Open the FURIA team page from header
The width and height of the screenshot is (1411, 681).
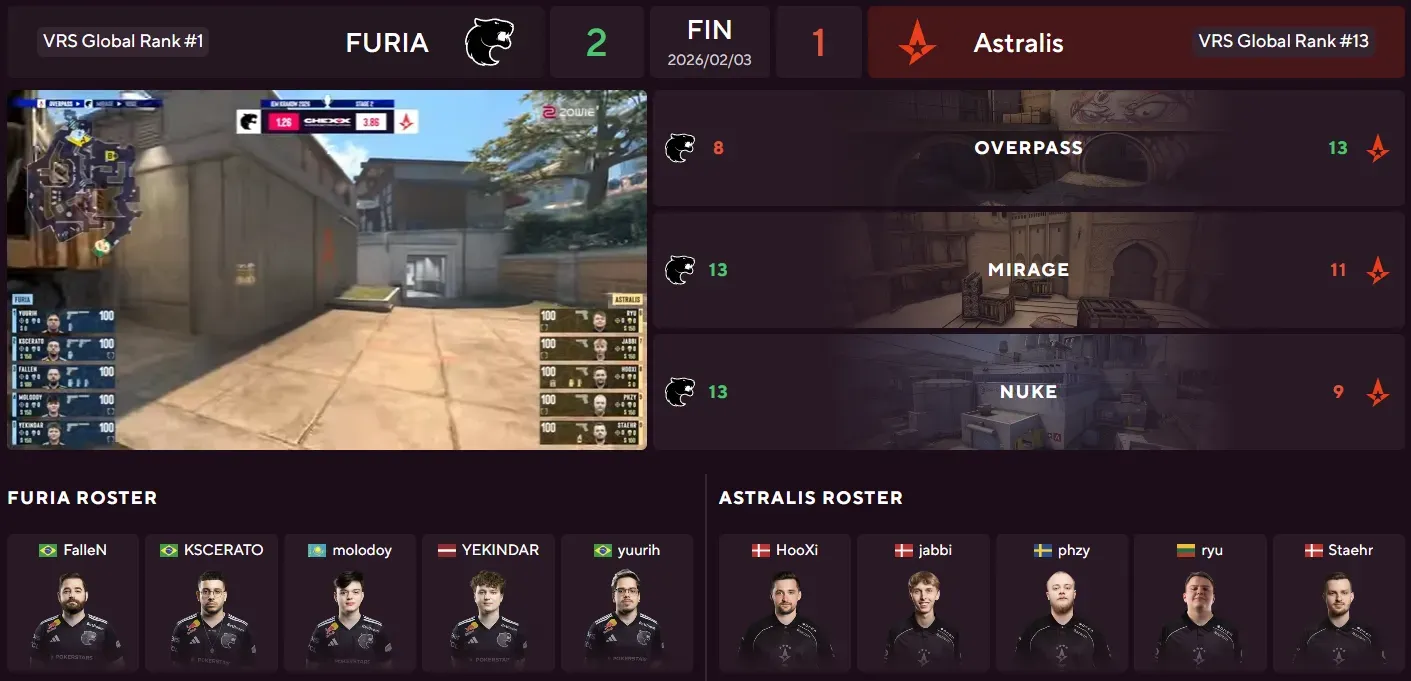[387, 43]
